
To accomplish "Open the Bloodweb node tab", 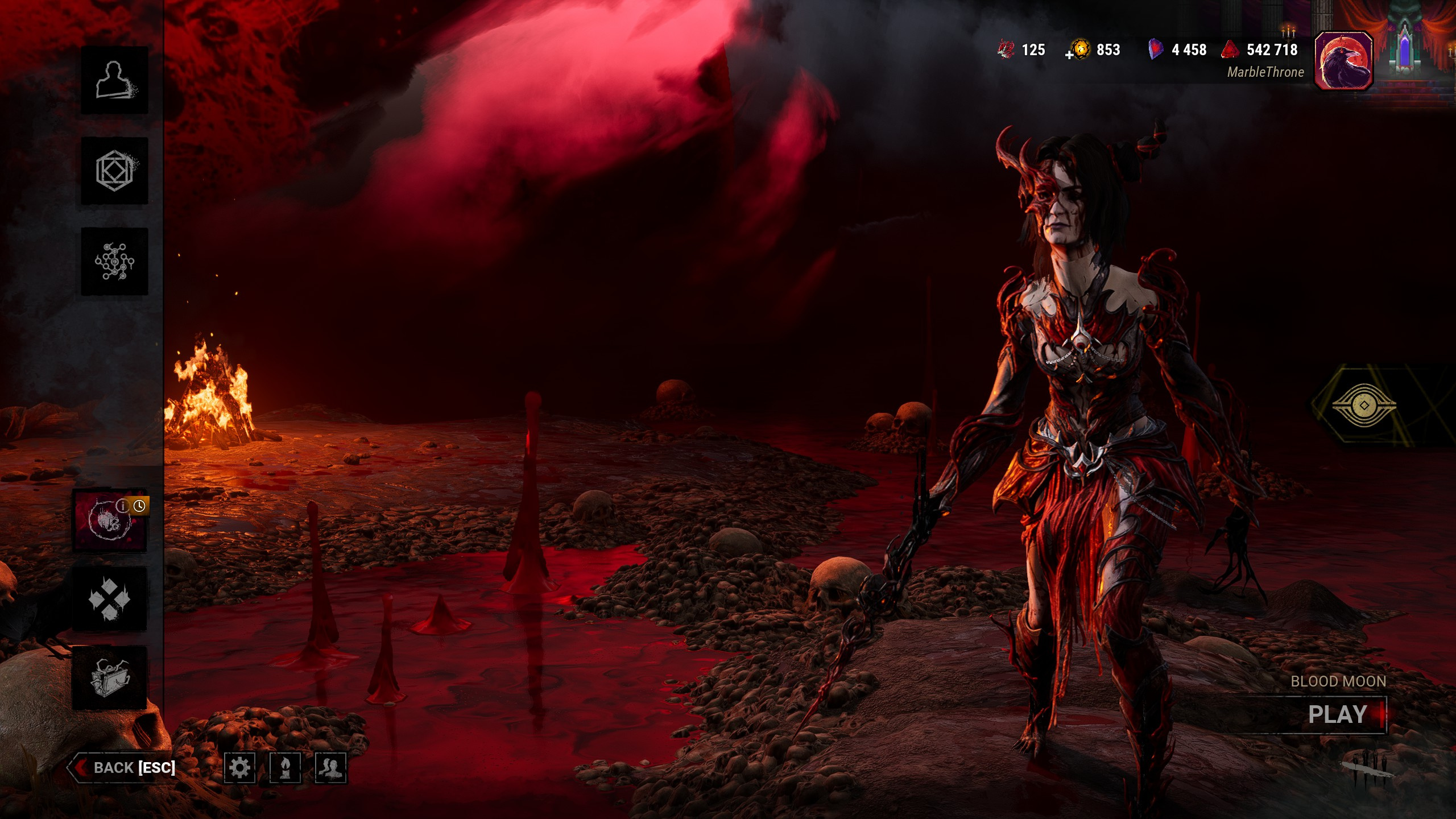I will point(114,262).
